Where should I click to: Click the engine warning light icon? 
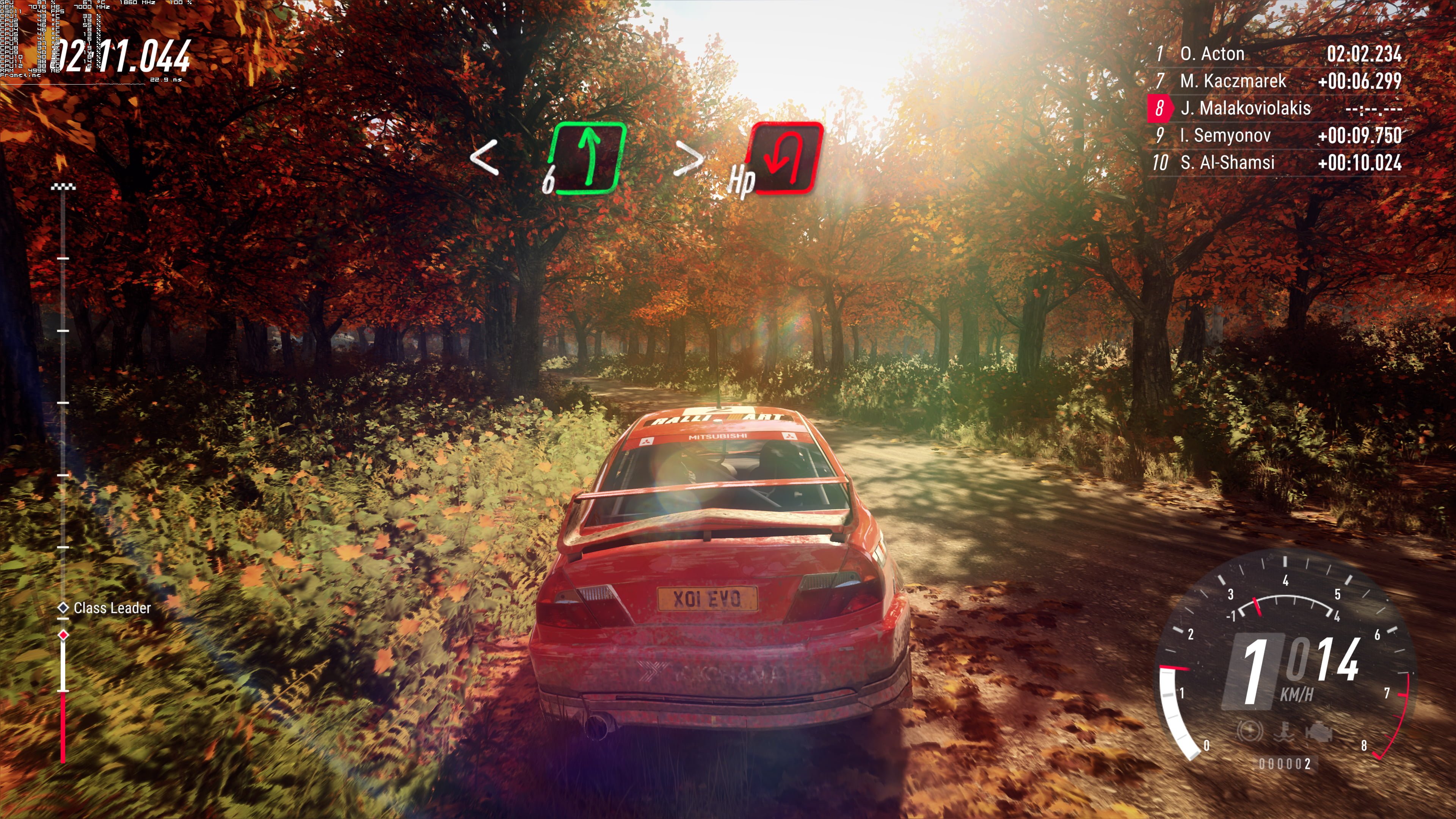click(x=1319, y=732)
